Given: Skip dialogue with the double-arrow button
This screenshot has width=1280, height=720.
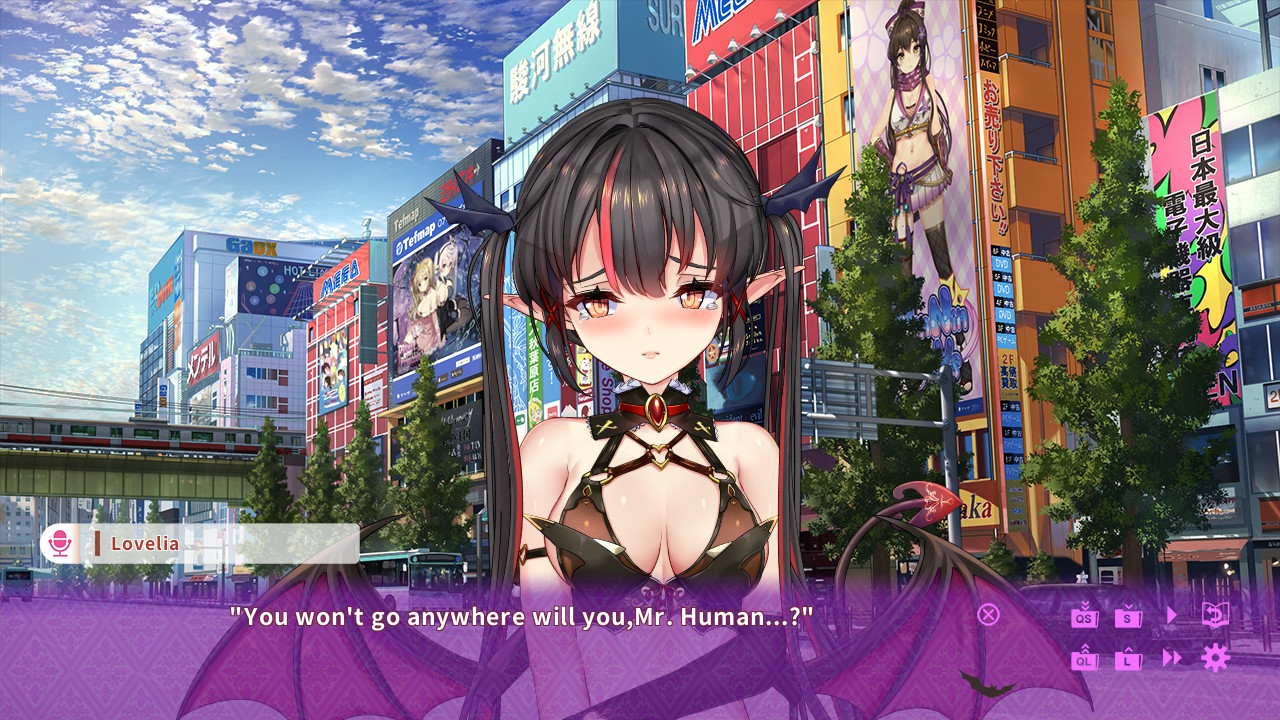Looking at the screenshot, I should [1172, 658].
